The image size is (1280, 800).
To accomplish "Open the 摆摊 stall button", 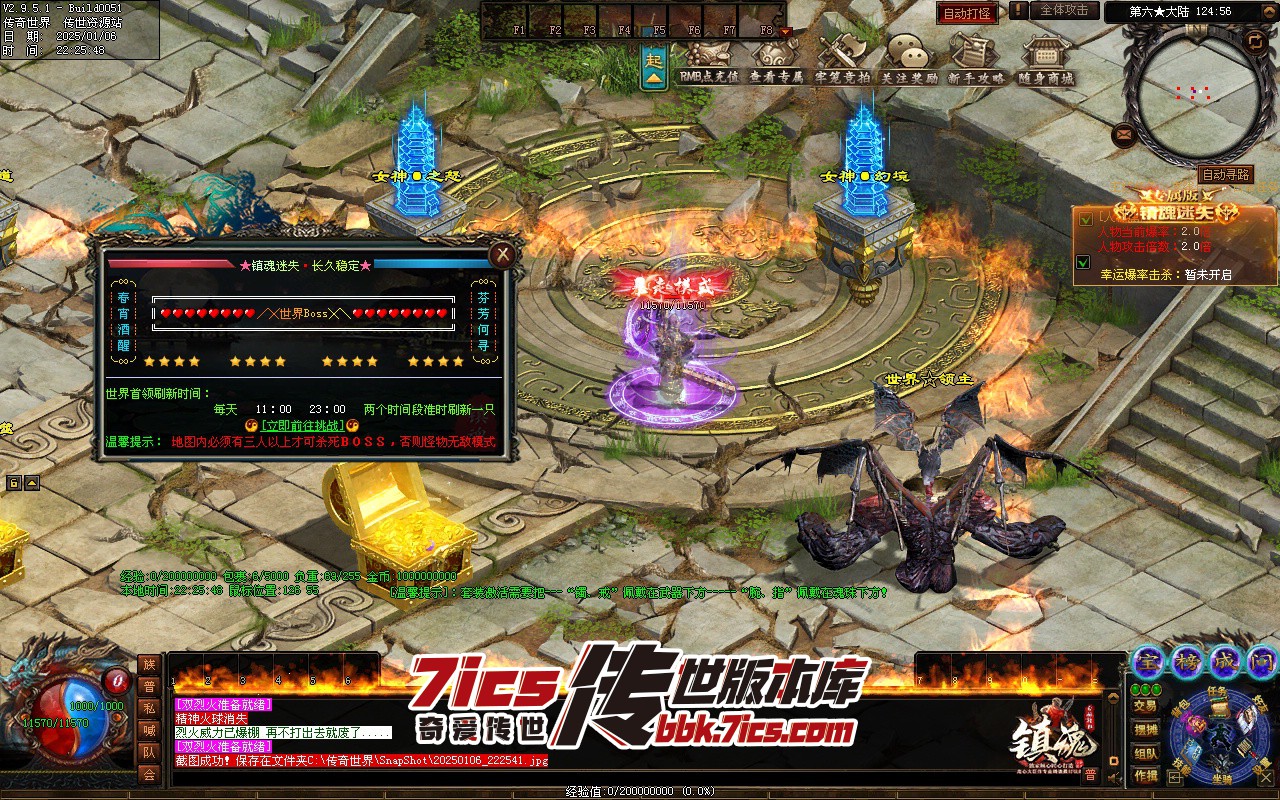I will point(1146,730).
